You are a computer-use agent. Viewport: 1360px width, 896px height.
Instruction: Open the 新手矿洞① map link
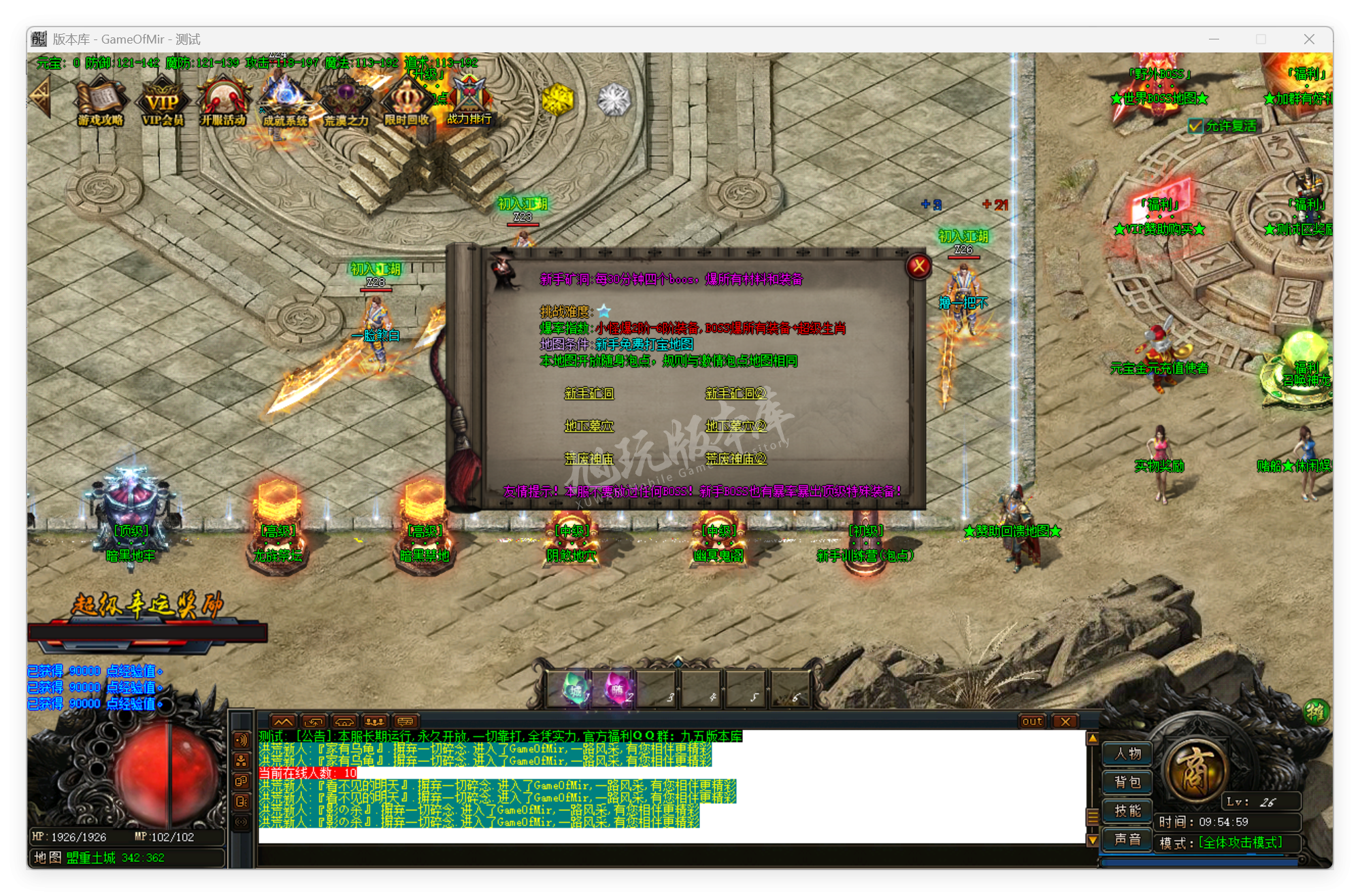[589, 393]
